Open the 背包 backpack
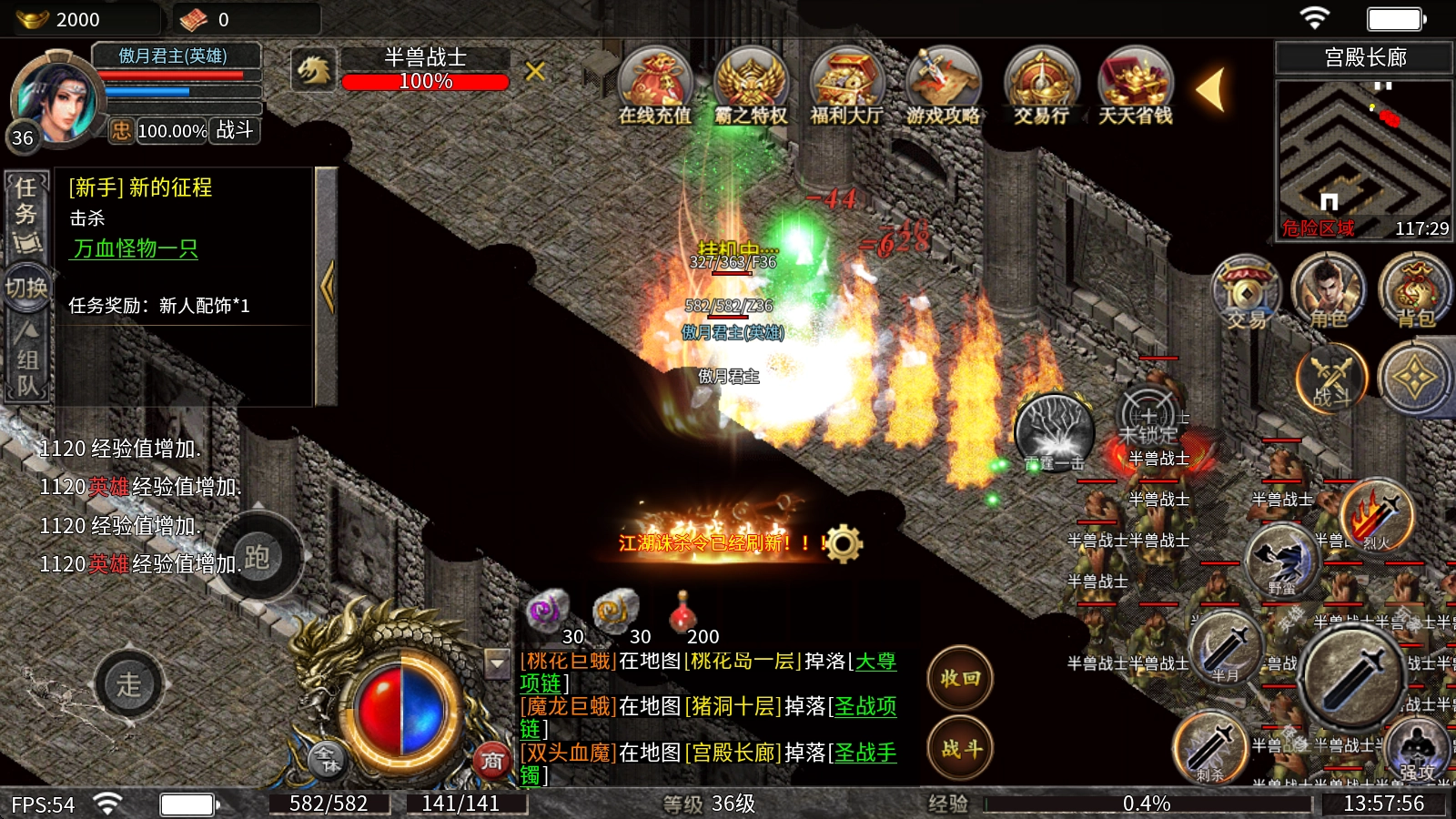This screenshot has width=1456, height=819. 1414,291
